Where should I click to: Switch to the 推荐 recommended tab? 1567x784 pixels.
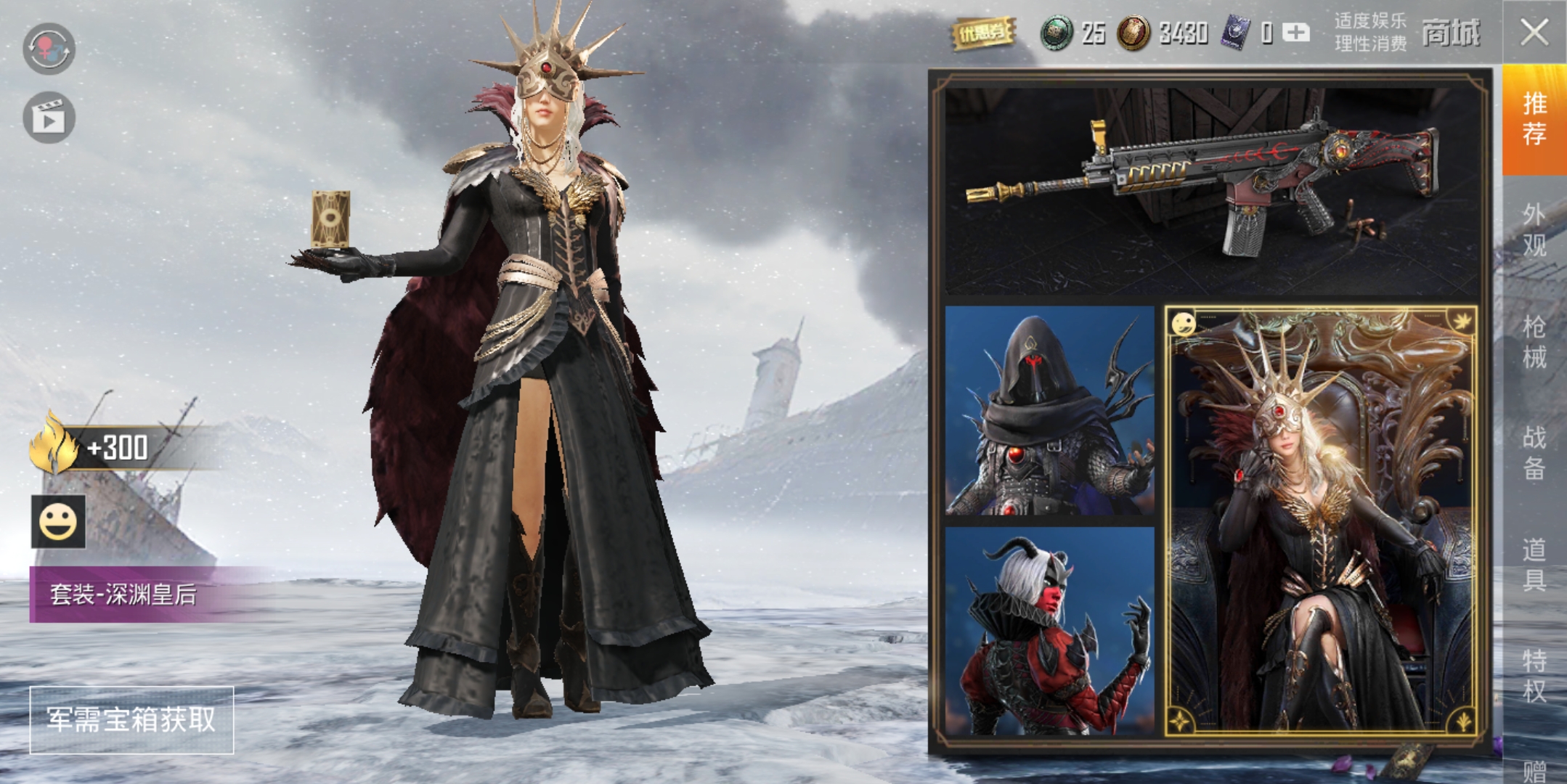[x=1534, y=120]
